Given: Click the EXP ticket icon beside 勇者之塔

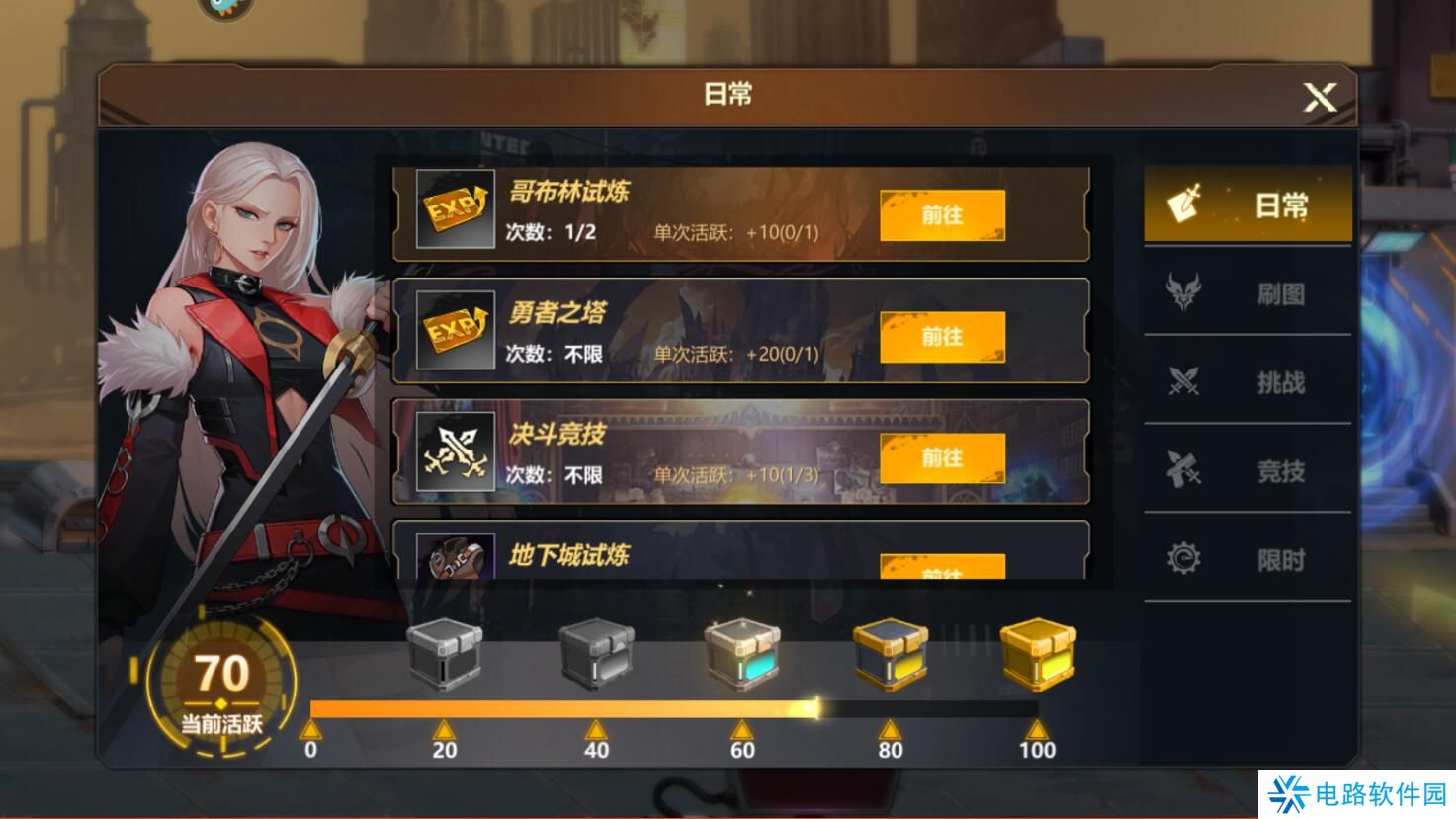Looking at the screenshot, I should click(455, 328).
